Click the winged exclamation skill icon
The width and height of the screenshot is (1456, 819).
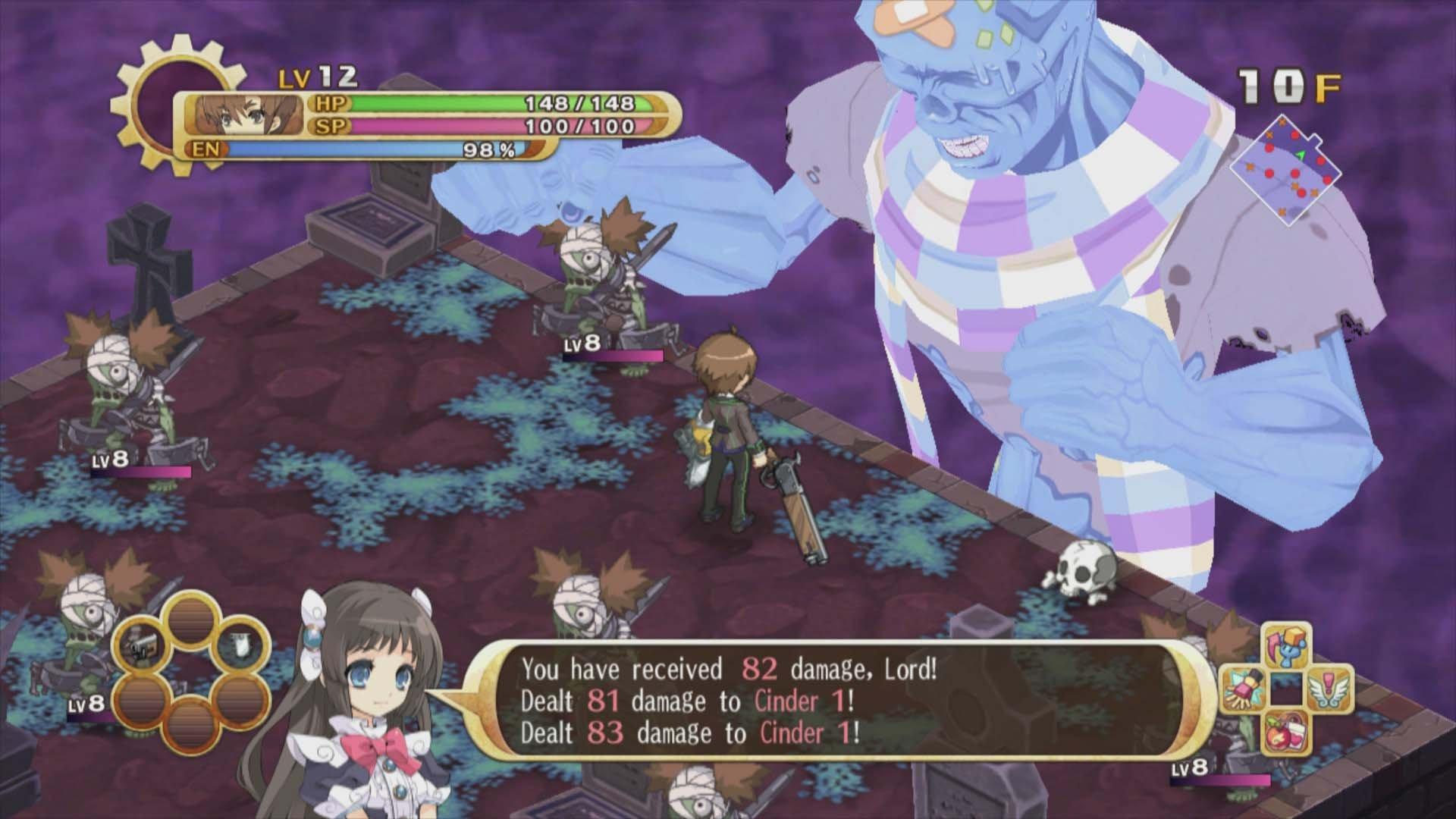1329,690
